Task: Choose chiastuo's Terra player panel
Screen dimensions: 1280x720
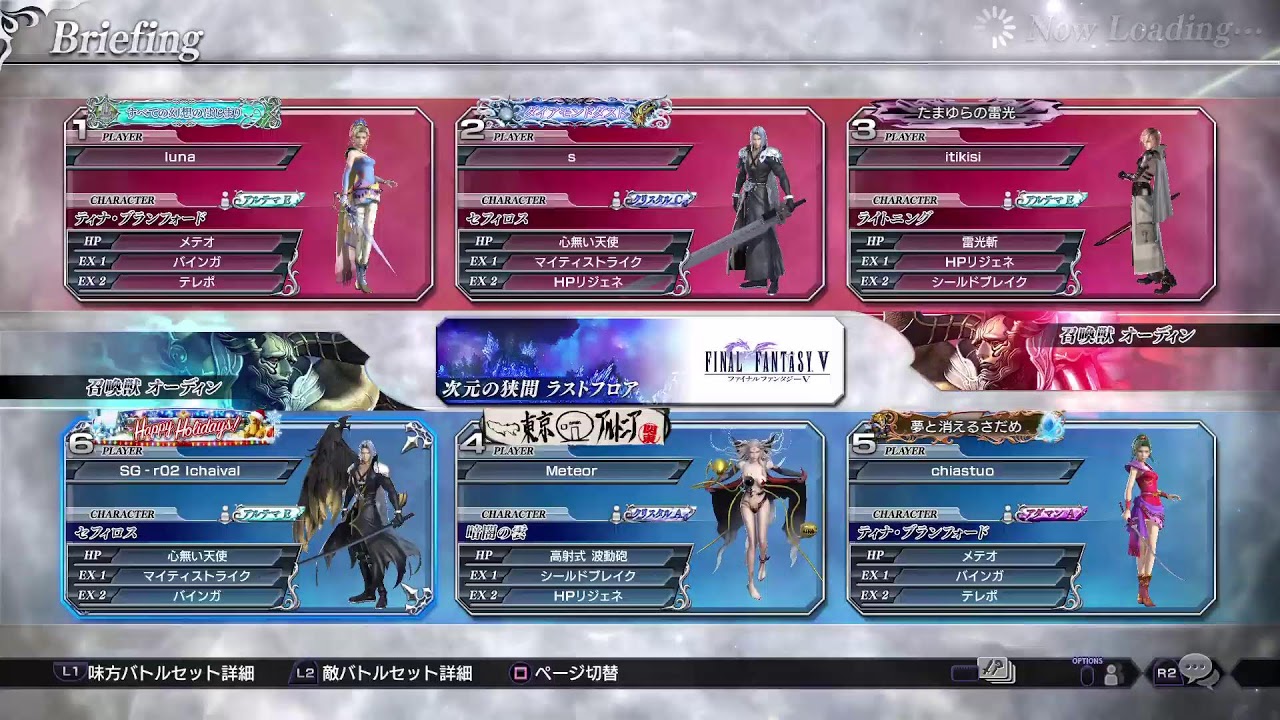Action: [1031, 517]
